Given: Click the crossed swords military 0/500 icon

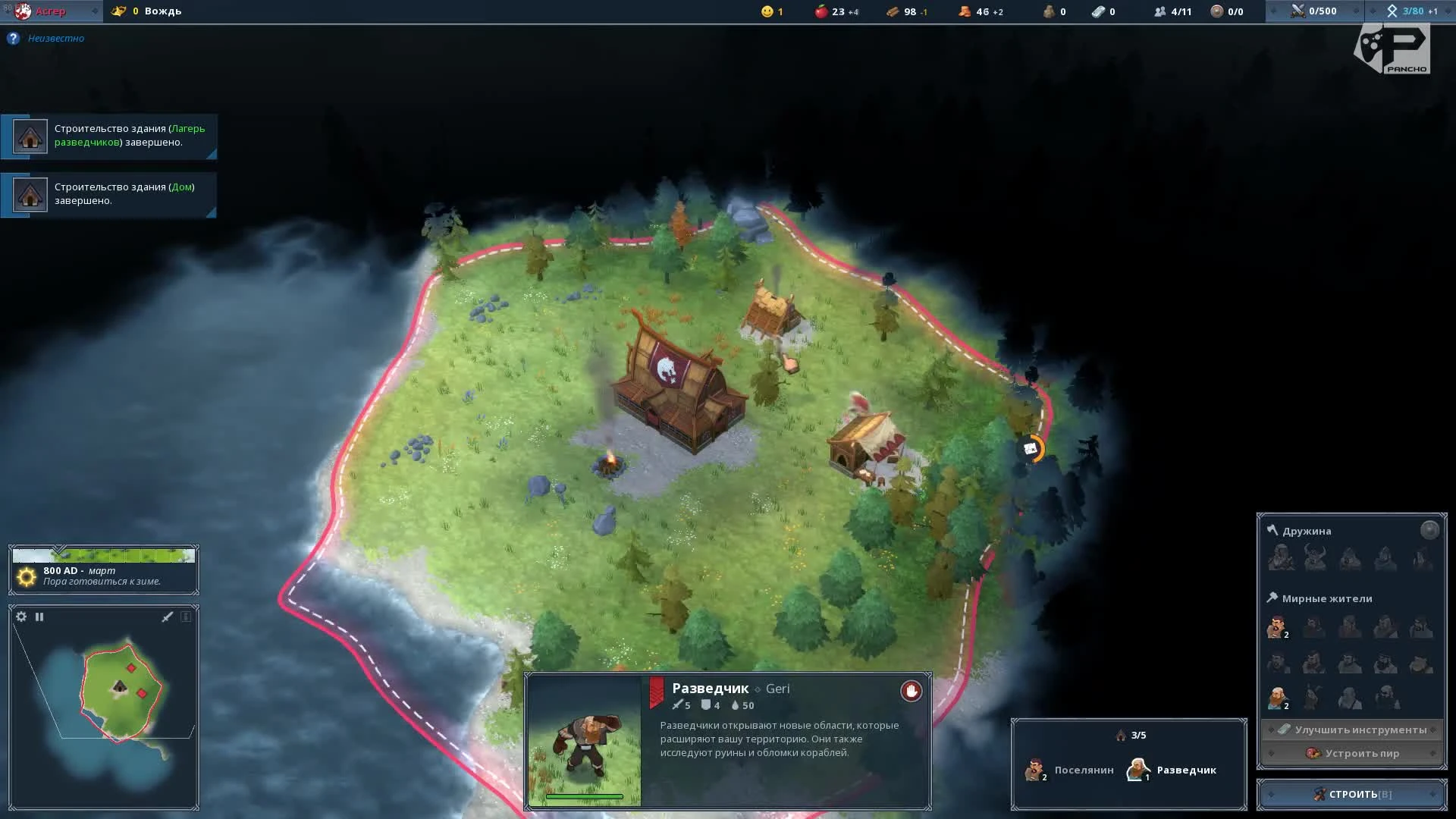Looking at the screenshot, I should coord(1298,11).
